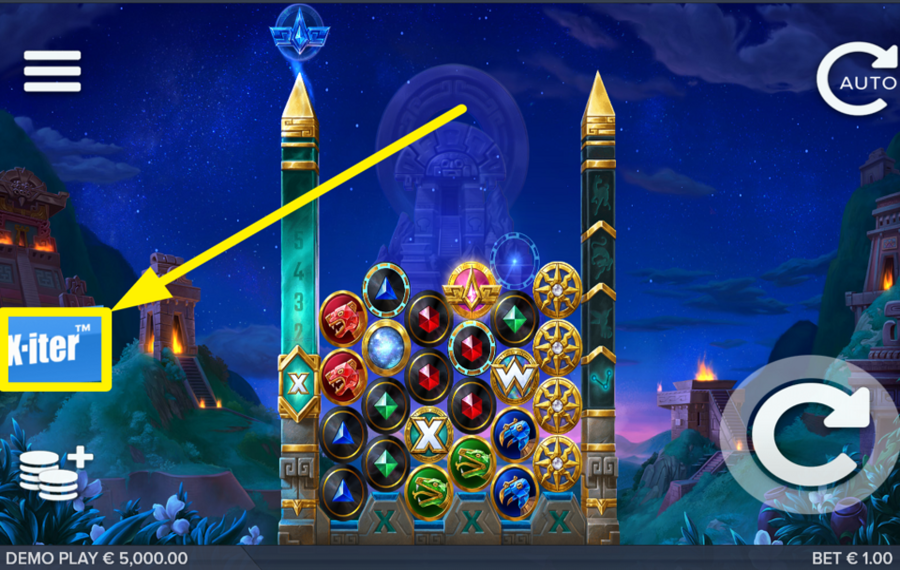Open bet settings via the coin stack icon
This screenshot has width=900, height=570.
[x=55, y=473]
